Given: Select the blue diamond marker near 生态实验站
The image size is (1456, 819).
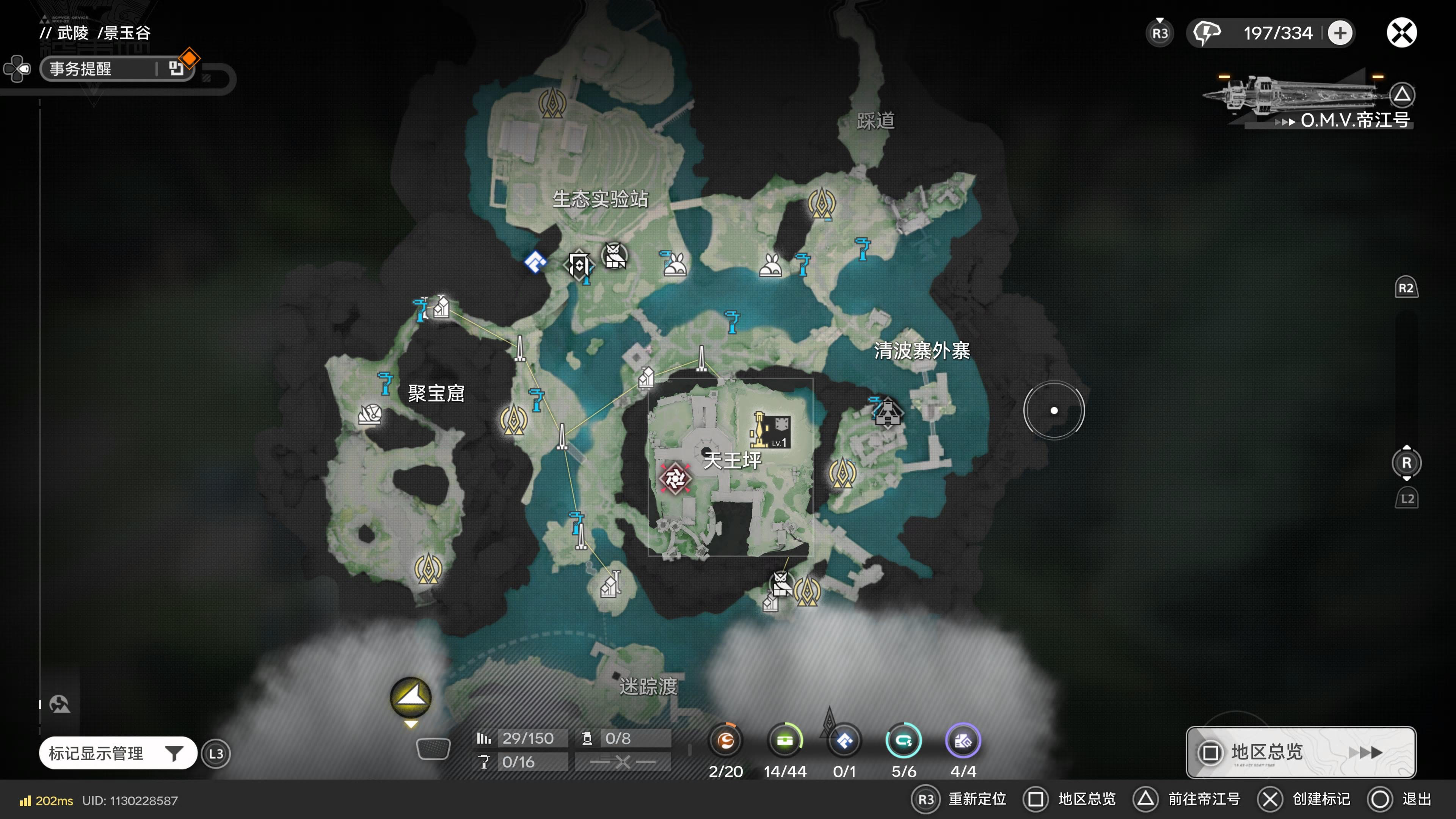Looking at the screenshot, I should pos(535,262).
